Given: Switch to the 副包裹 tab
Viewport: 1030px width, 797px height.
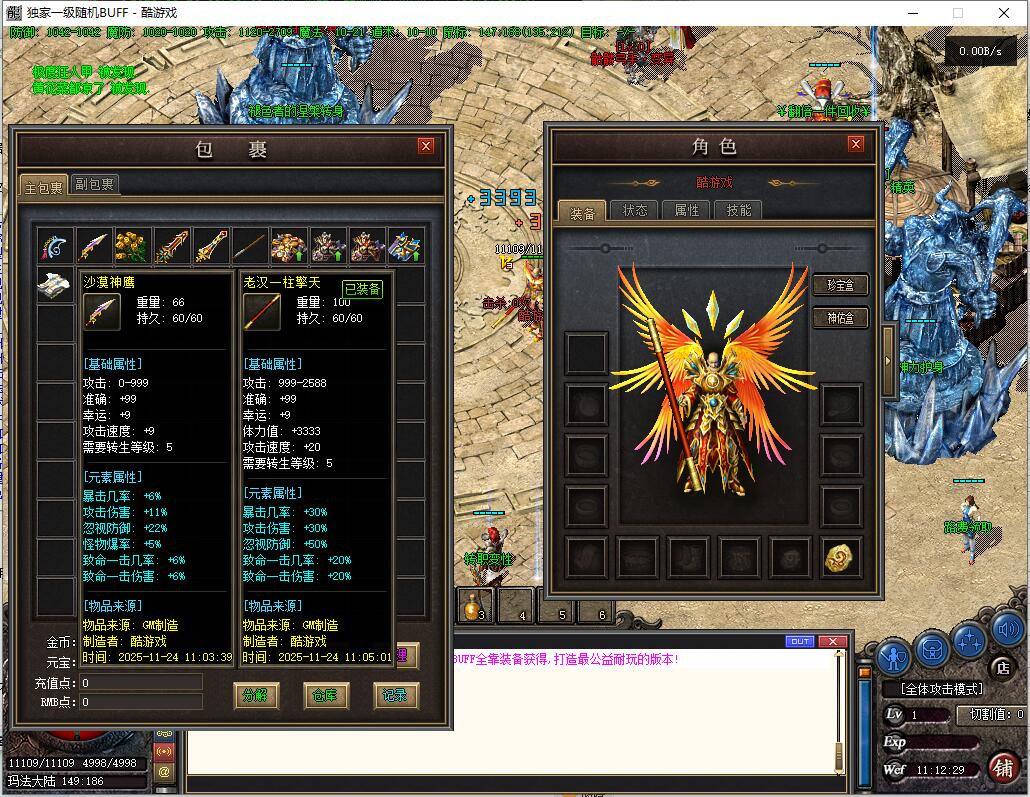Looking at the screenshot, I should 95,184.
